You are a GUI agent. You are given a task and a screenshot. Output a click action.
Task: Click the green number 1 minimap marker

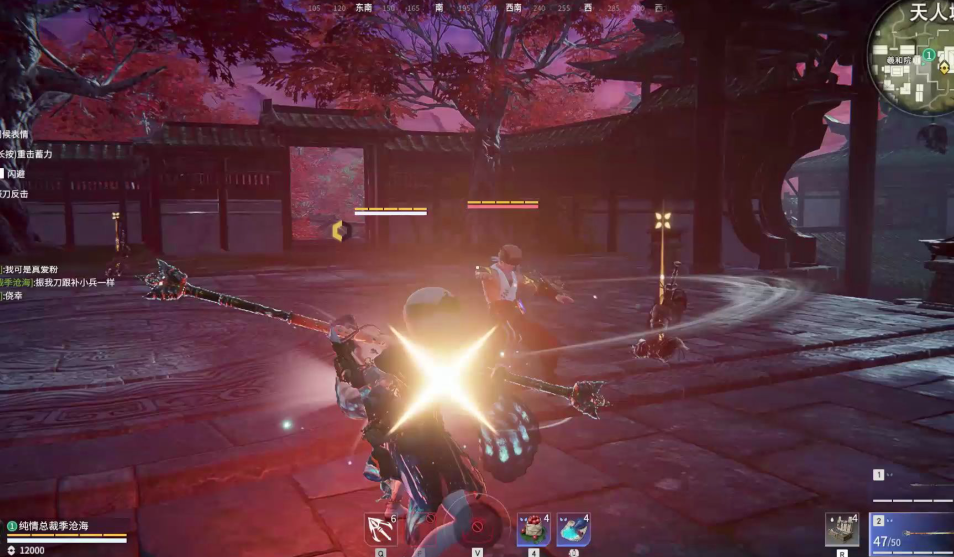pyautogui.click(x=928, y=54)
